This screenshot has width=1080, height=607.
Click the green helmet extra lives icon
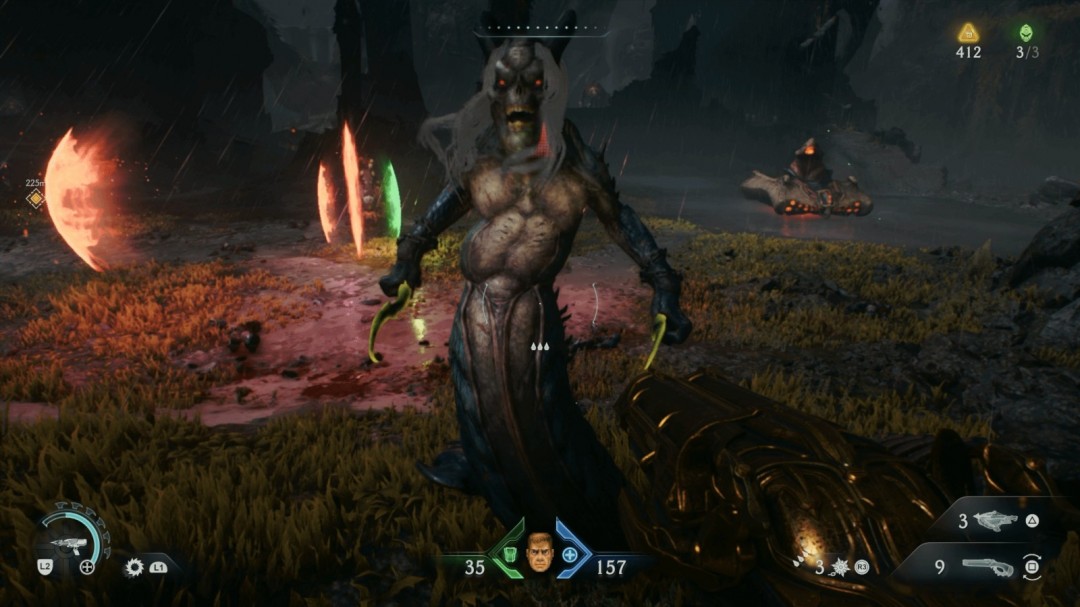[1027, 32]
